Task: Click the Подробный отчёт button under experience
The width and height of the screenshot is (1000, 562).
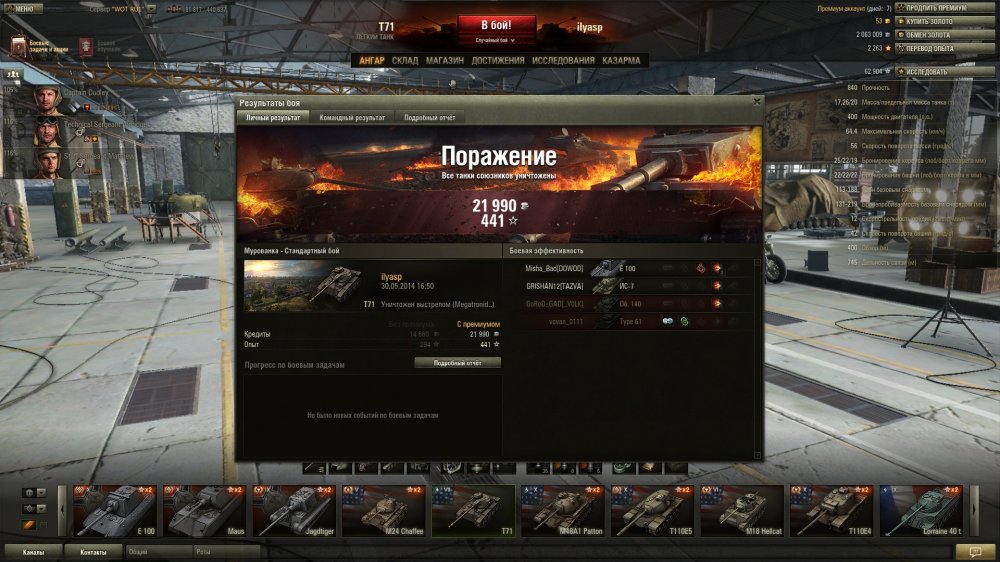Action: pyautogui.click(x=457, y=363)
